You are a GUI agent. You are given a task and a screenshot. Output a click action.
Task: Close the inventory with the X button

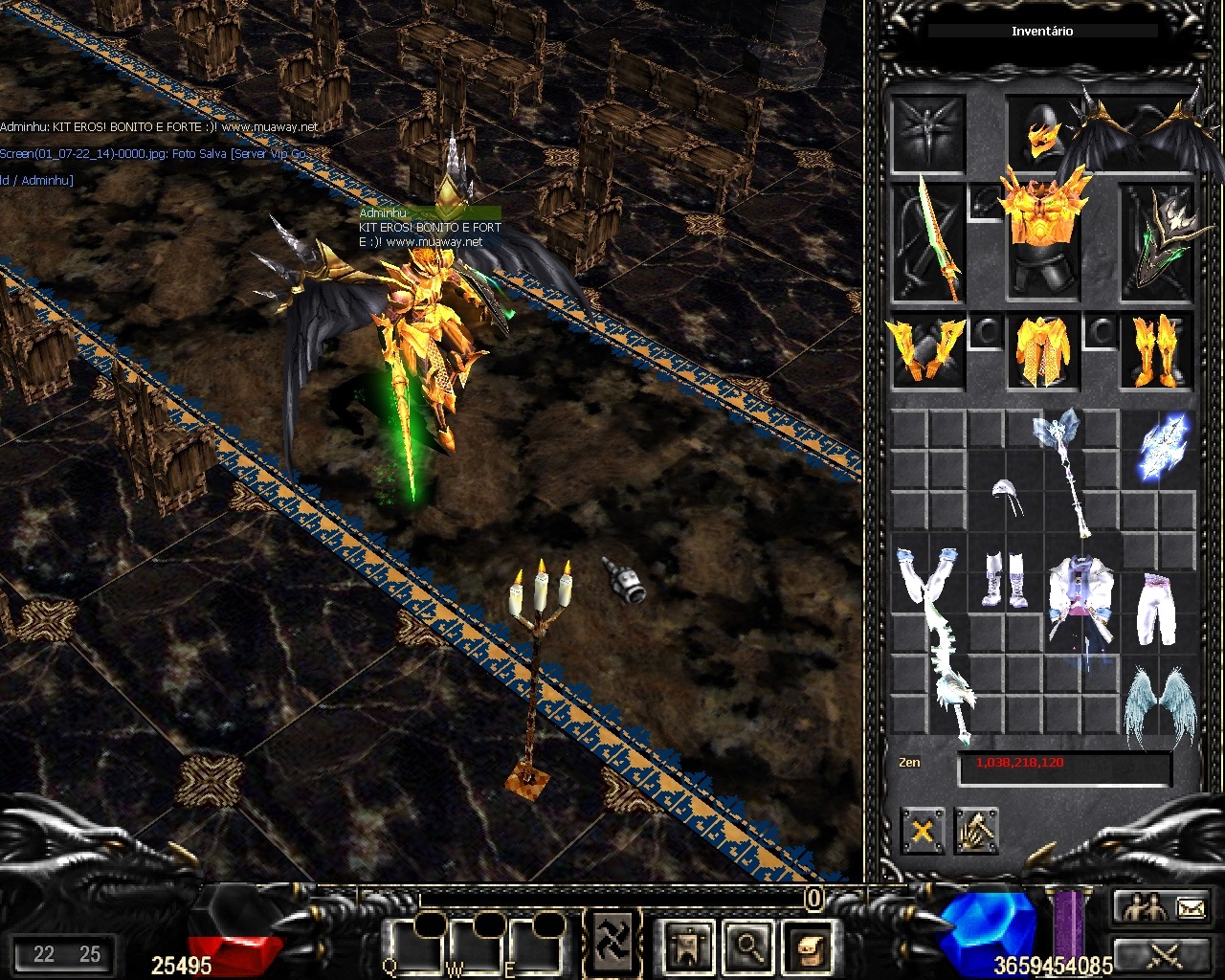point(922,831)
